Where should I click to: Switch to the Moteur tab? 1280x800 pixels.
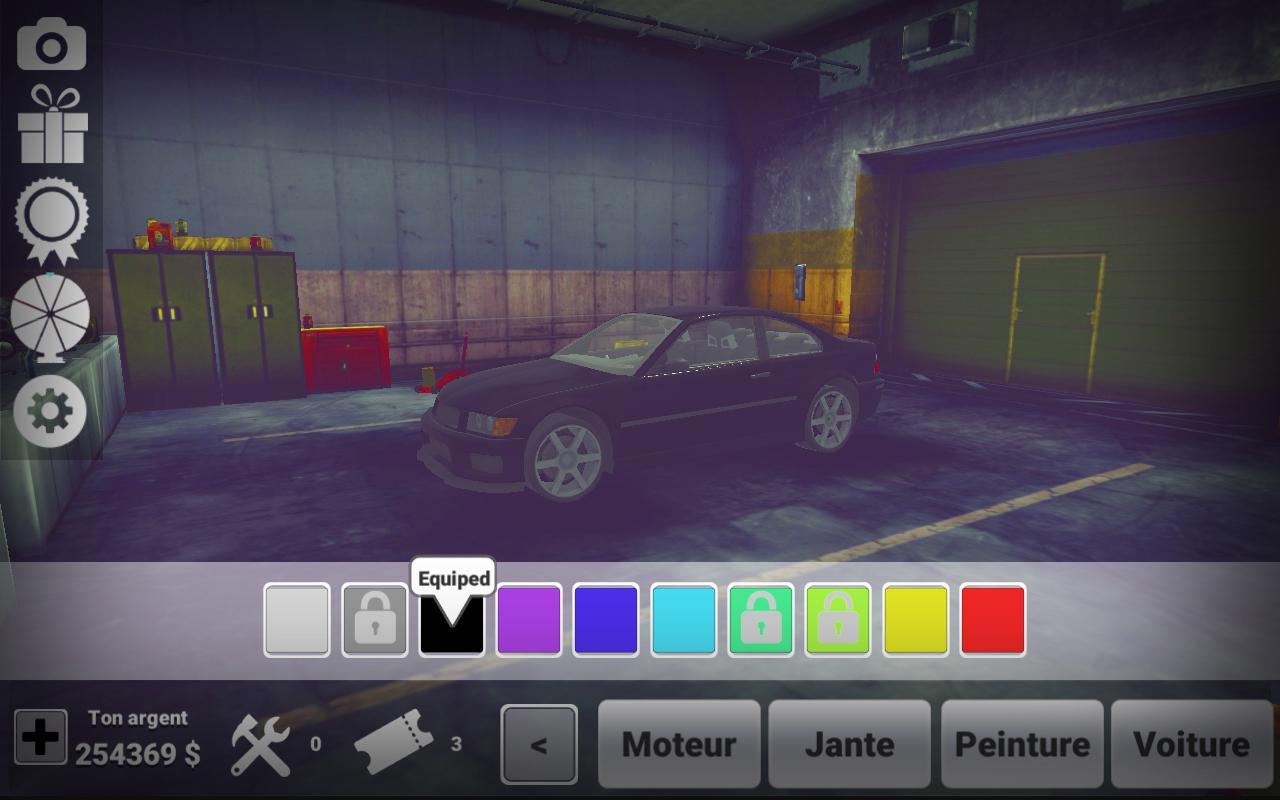(x=679, y=744)
